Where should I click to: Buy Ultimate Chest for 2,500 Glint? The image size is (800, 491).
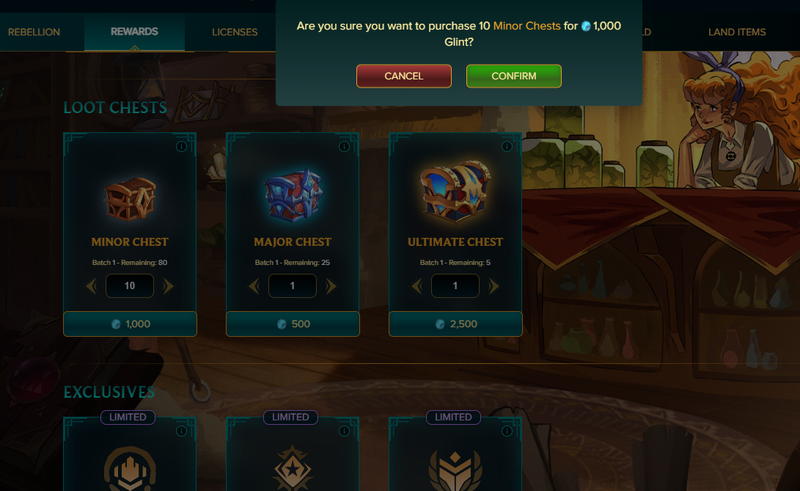455,324
